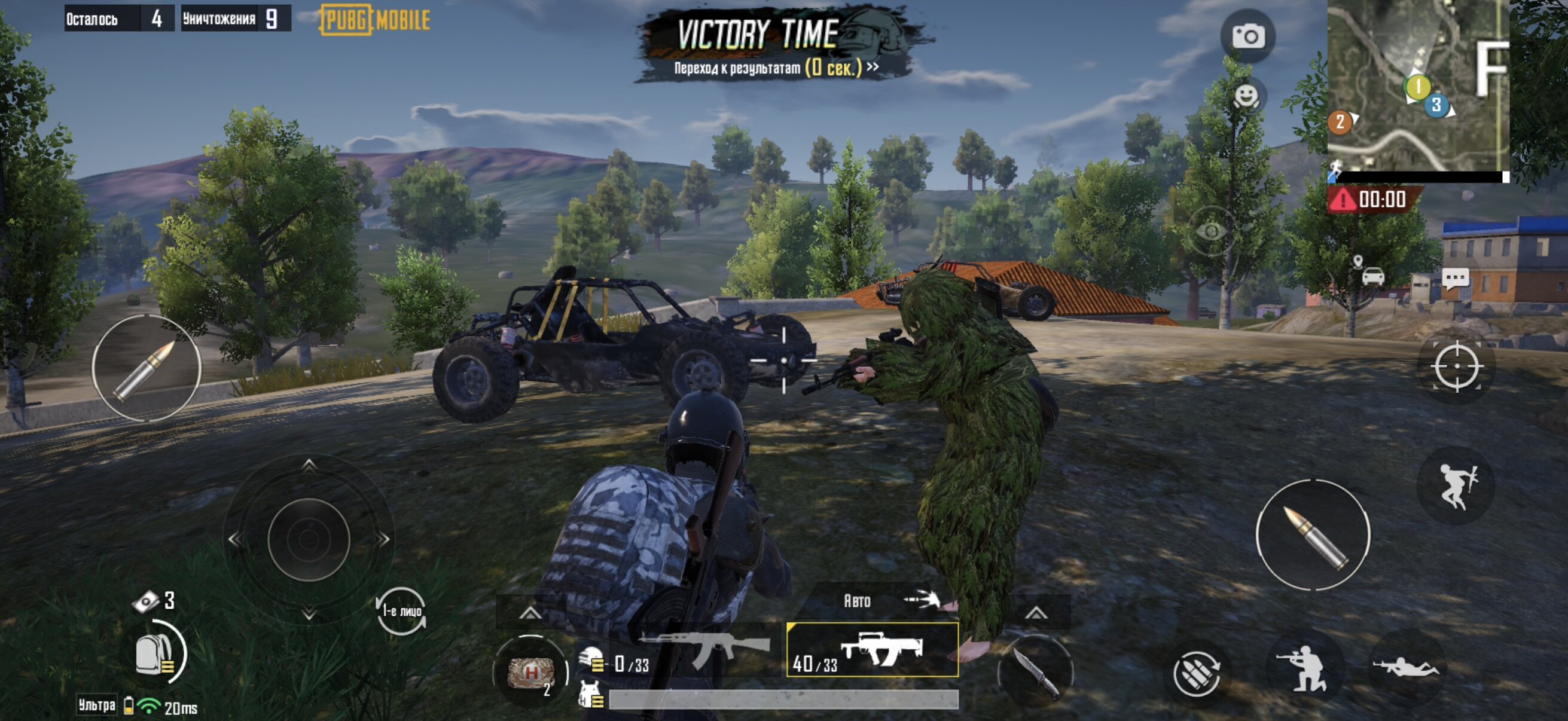
Task: Open the quick chat speech bubble
Action: [1456, 279]
